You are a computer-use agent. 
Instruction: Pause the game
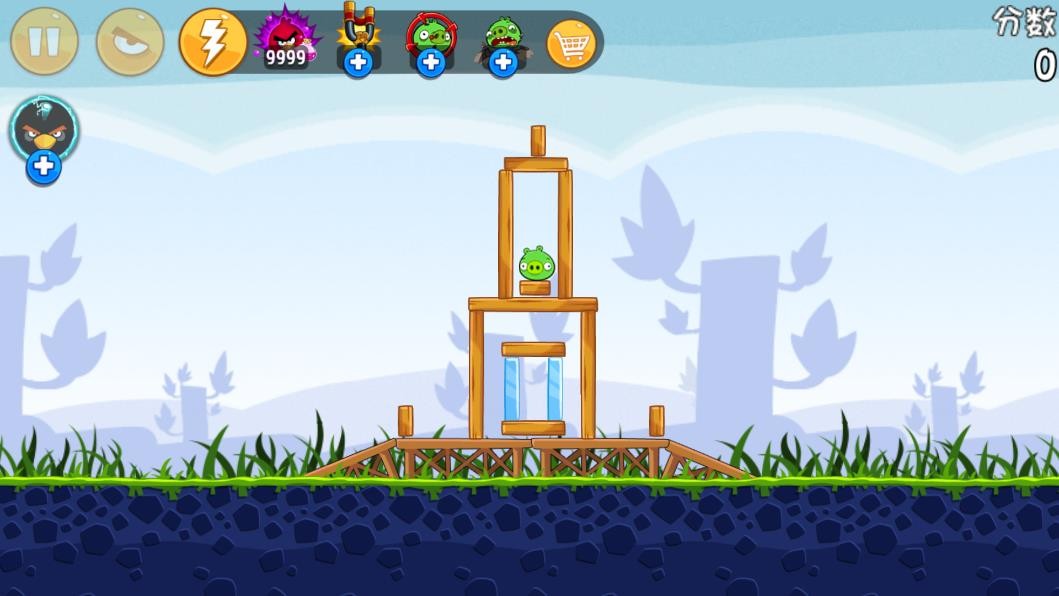44,41
